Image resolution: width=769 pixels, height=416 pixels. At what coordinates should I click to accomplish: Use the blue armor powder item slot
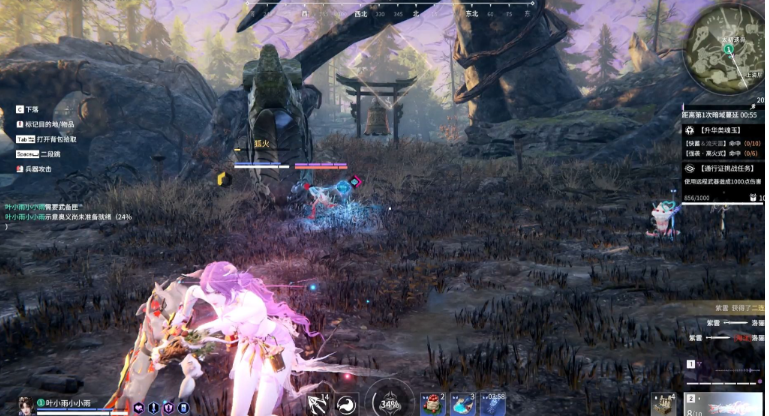462,403
